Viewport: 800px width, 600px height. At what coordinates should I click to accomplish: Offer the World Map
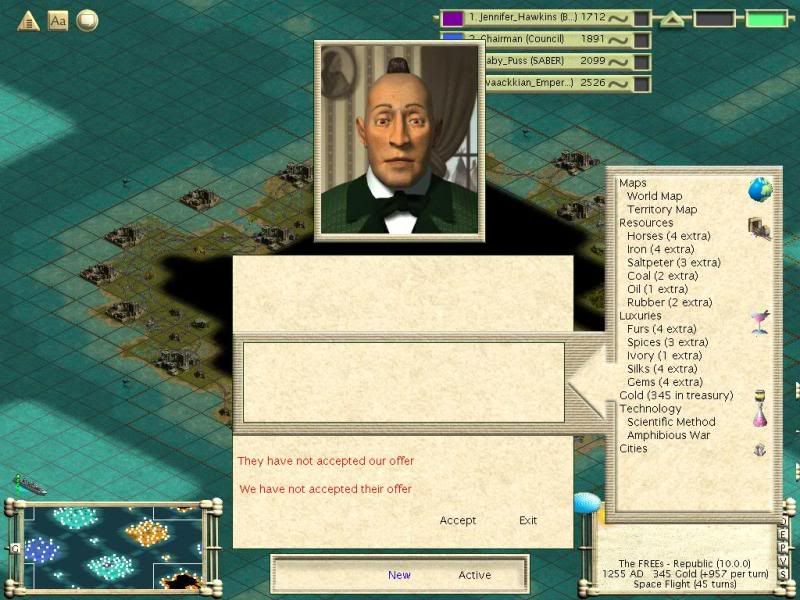click(654, 196)
